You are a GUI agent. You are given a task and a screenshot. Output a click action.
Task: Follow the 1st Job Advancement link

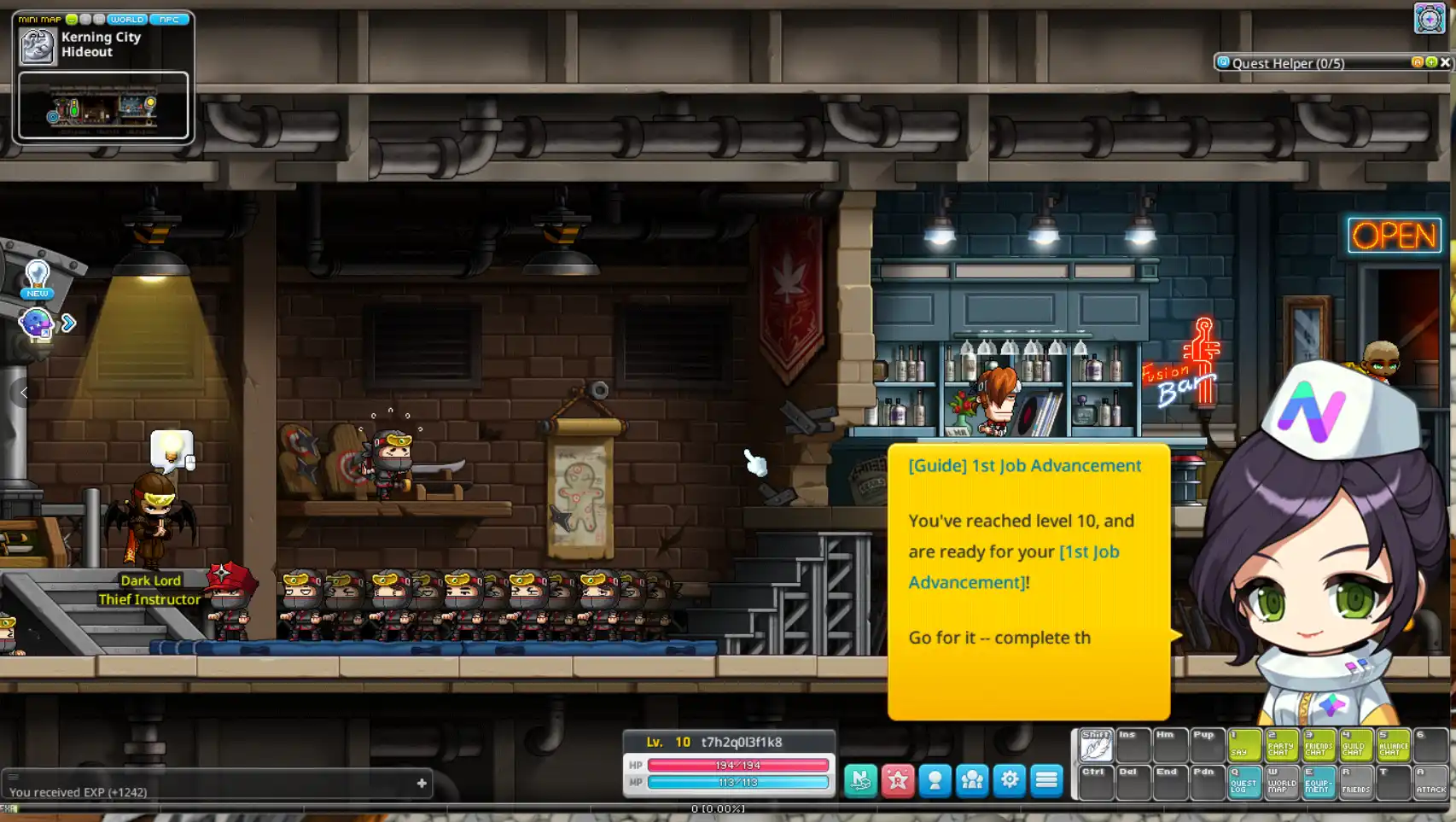click(1015, 566)
